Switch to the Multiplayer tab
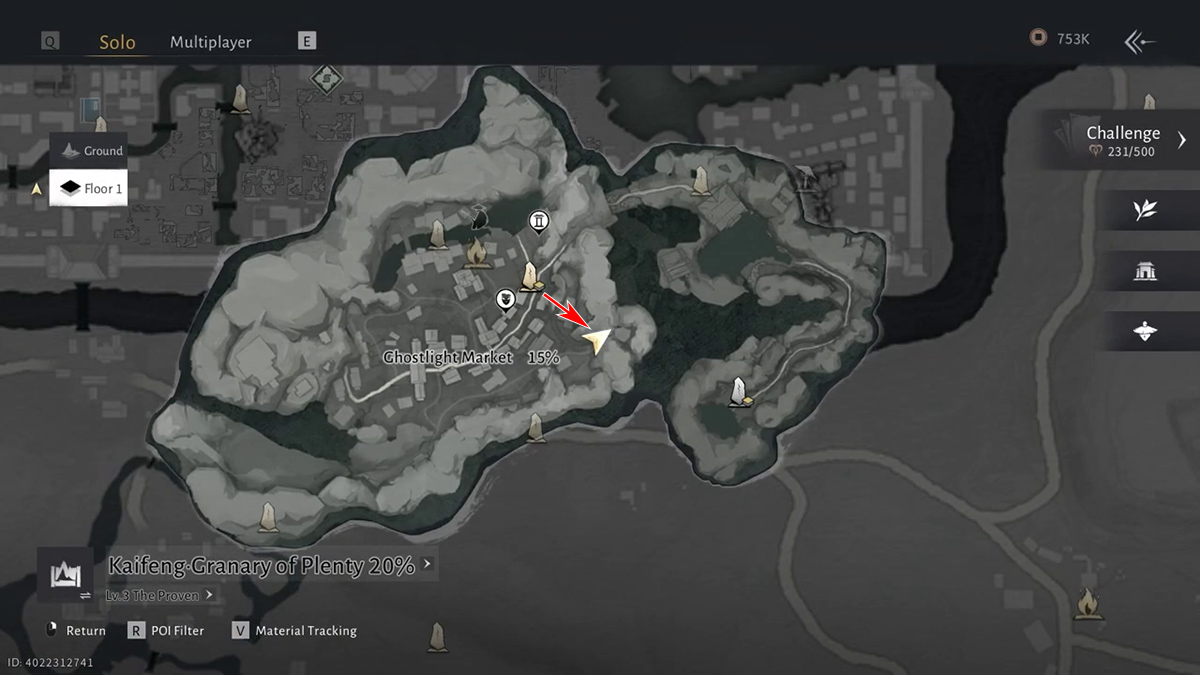1200x675 pixels. [210, 42]
